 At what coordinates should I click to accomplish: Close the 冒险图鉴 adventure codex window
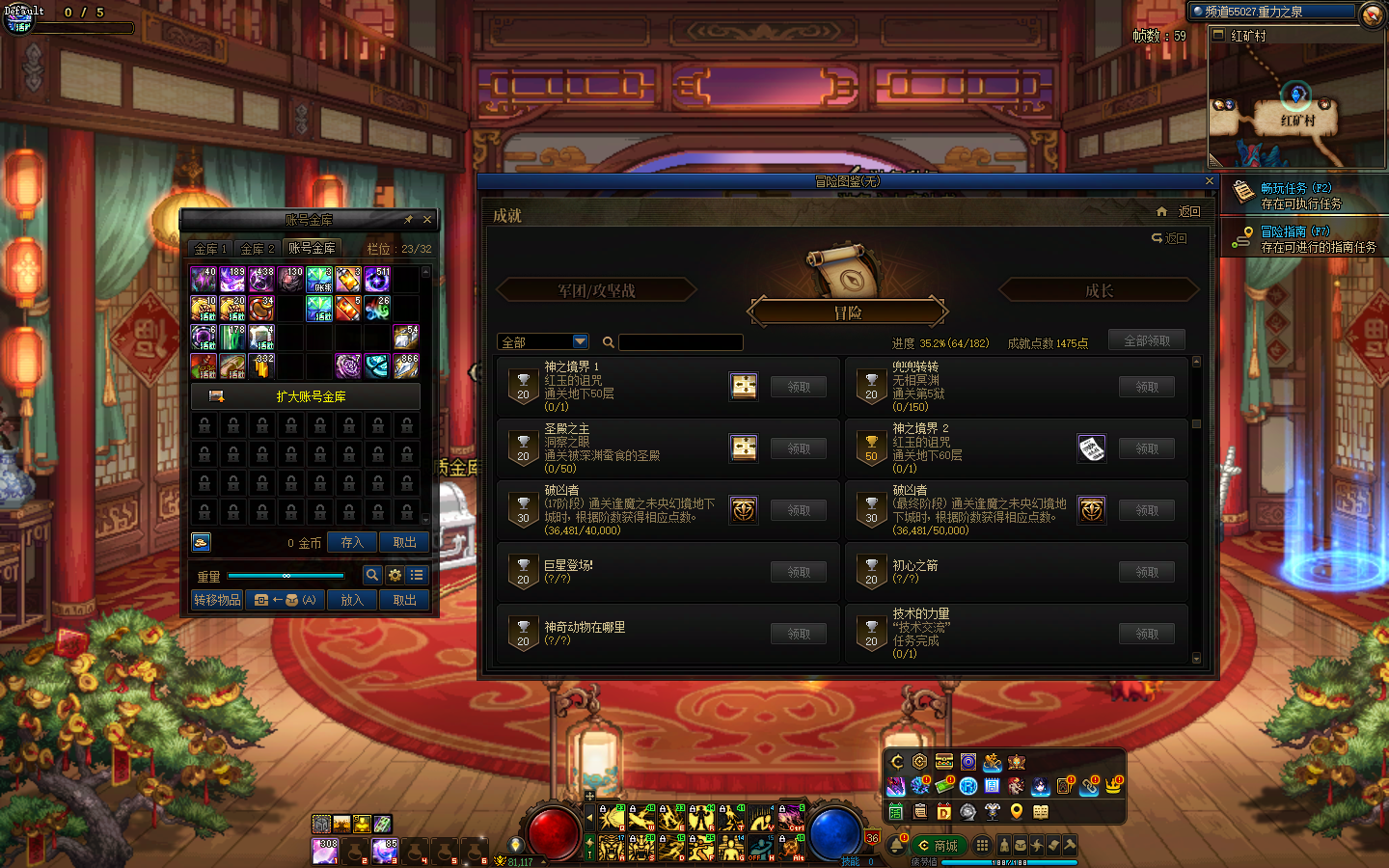pos(1210,181)
